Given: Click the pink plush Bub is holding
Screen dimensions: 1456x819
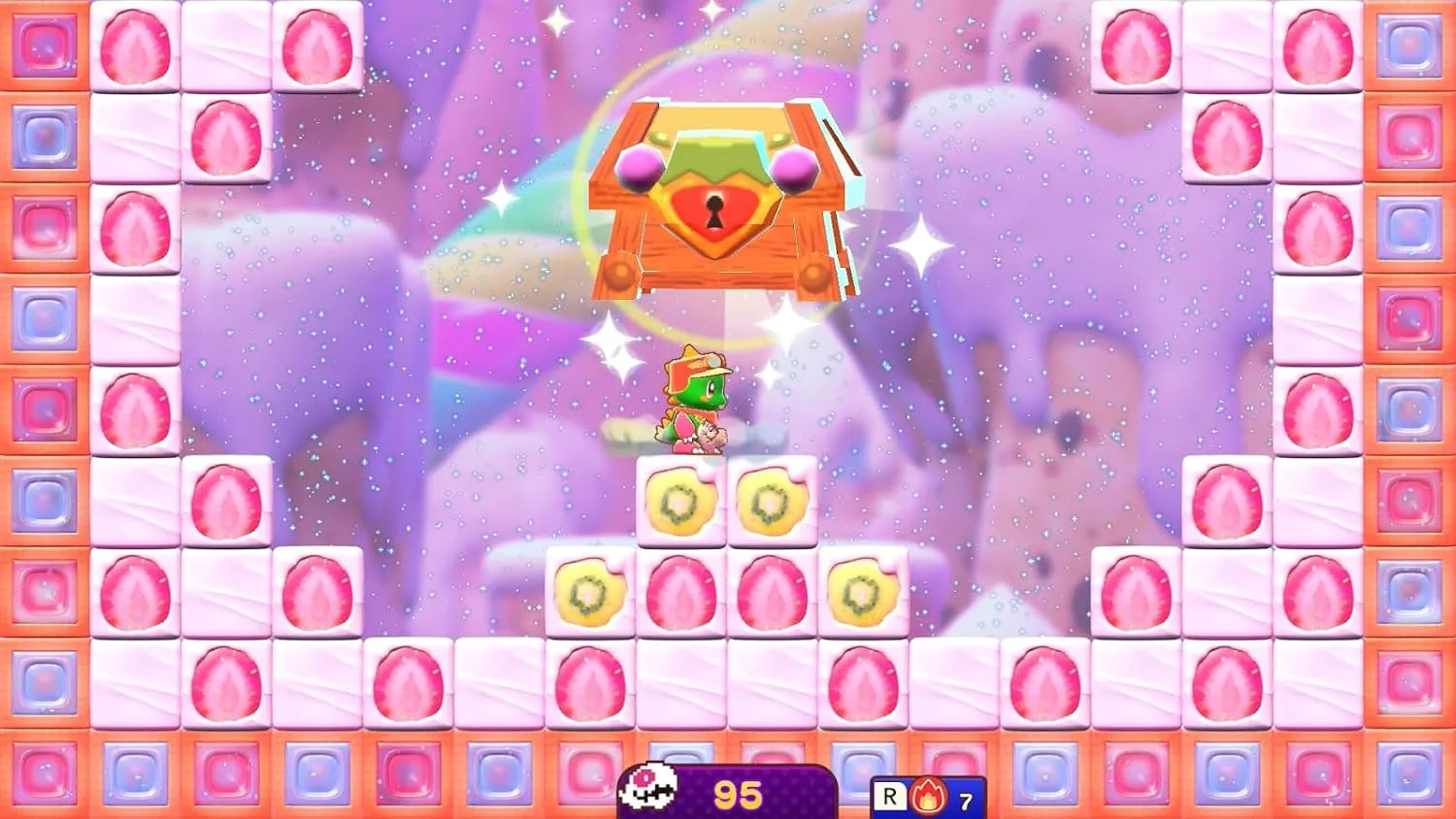Looking at the screenshot, I should coord(711,435).
